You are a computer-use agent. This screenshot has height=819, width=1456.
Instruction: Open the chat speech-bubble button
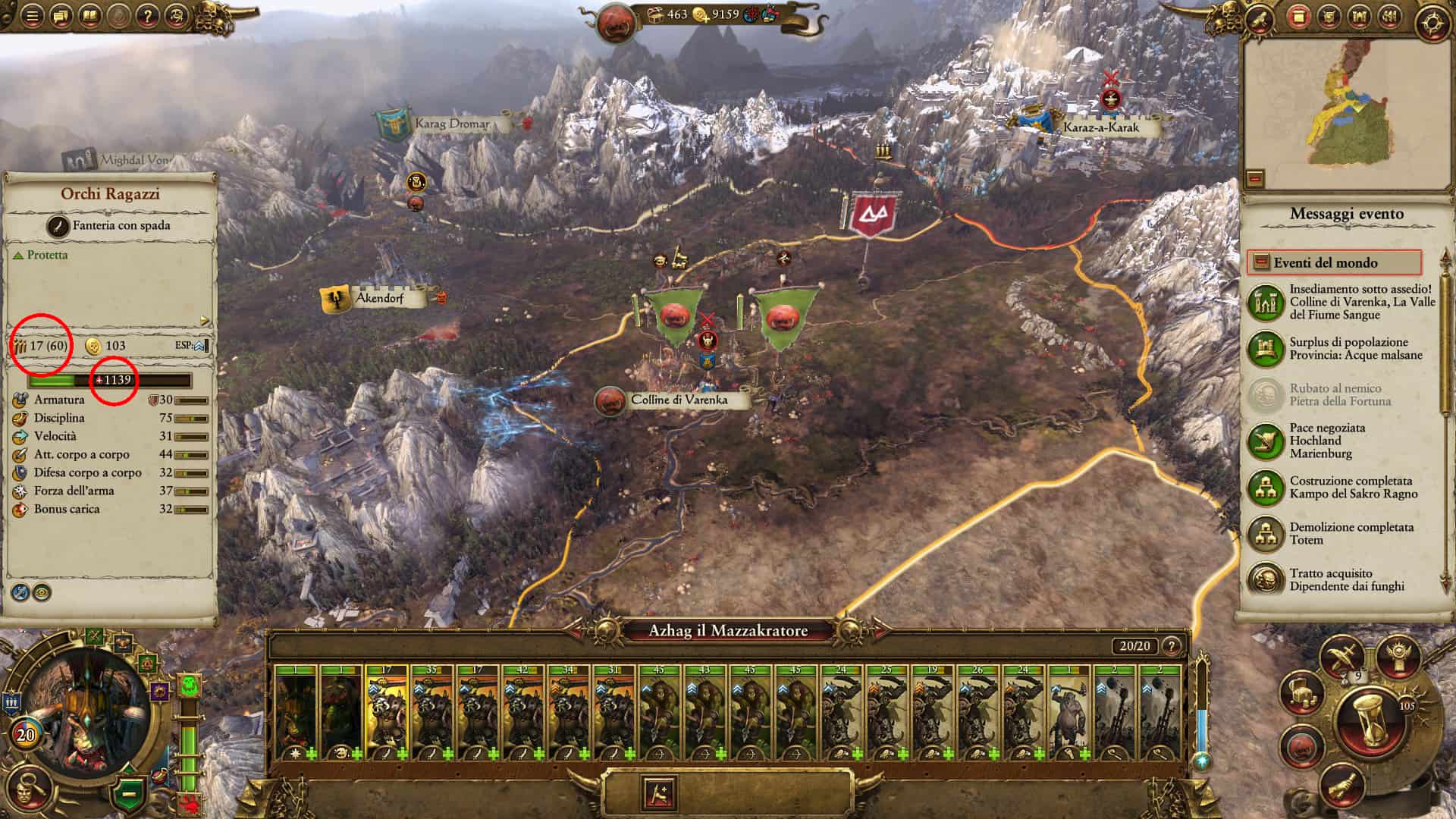coord(61,15)
